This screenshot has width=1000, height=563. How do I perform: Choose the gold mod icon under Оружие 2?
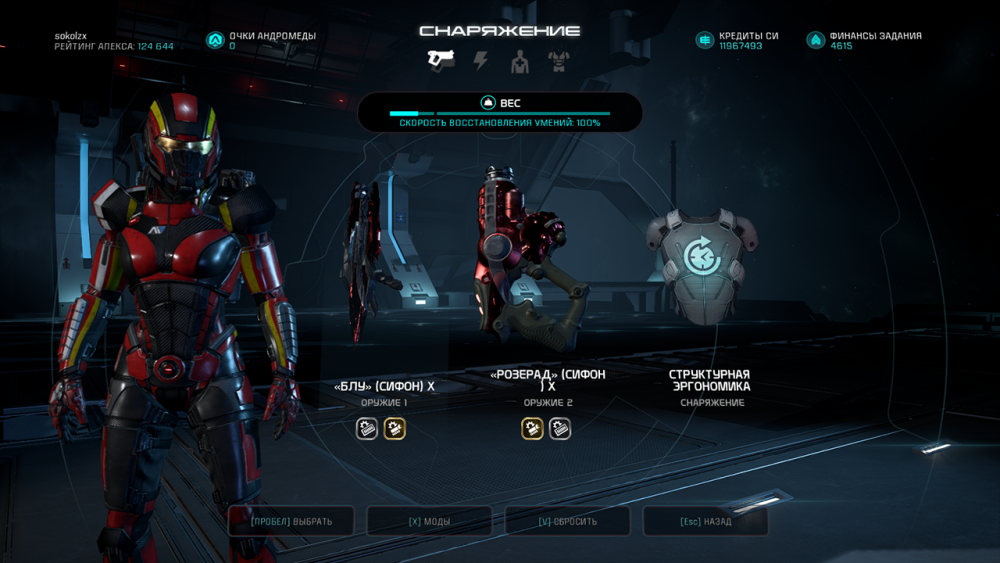pyautogui.click(x=532, y=429)
